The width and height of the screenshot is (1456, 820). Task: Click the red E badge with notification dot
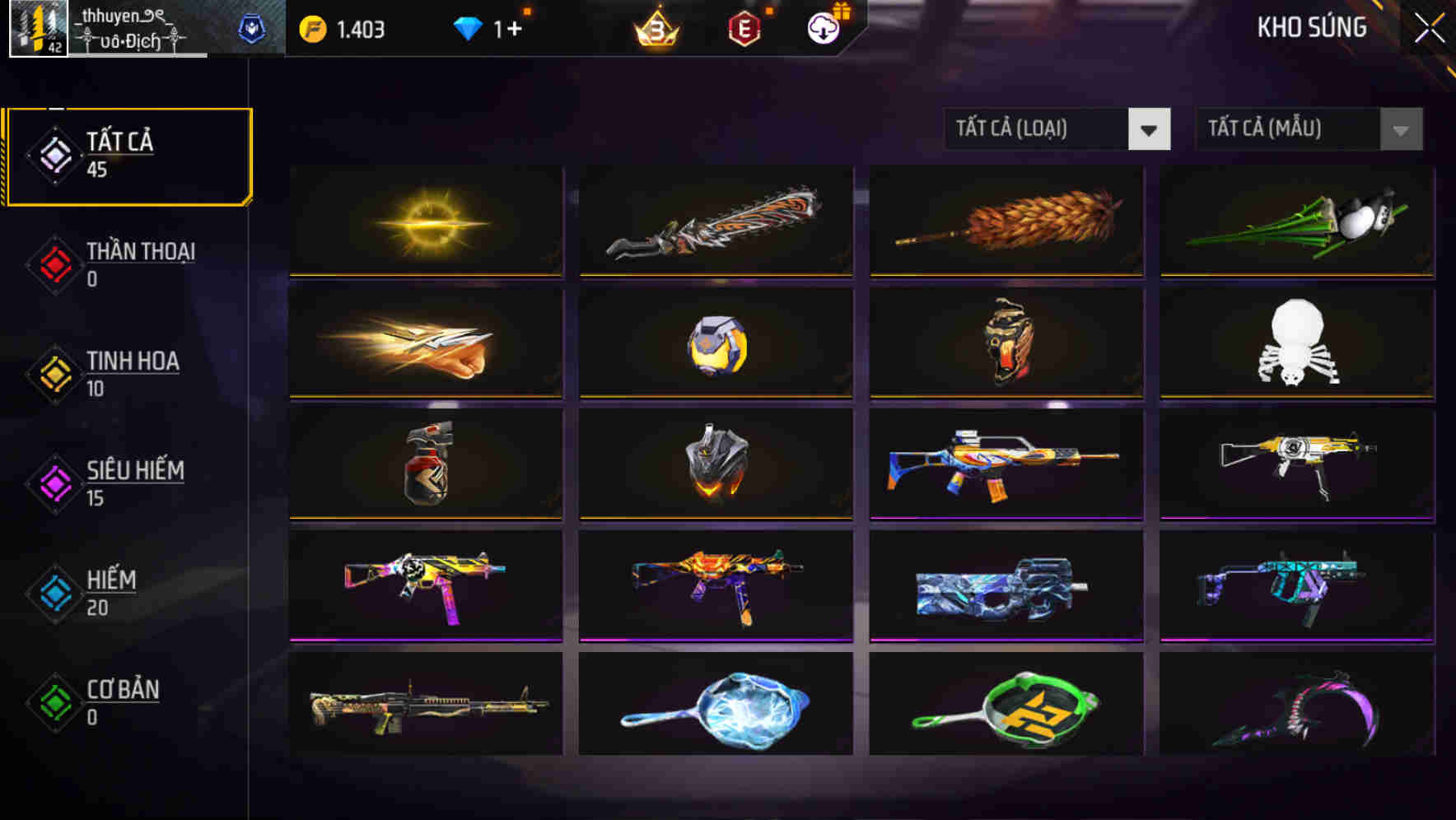(744, 27)
